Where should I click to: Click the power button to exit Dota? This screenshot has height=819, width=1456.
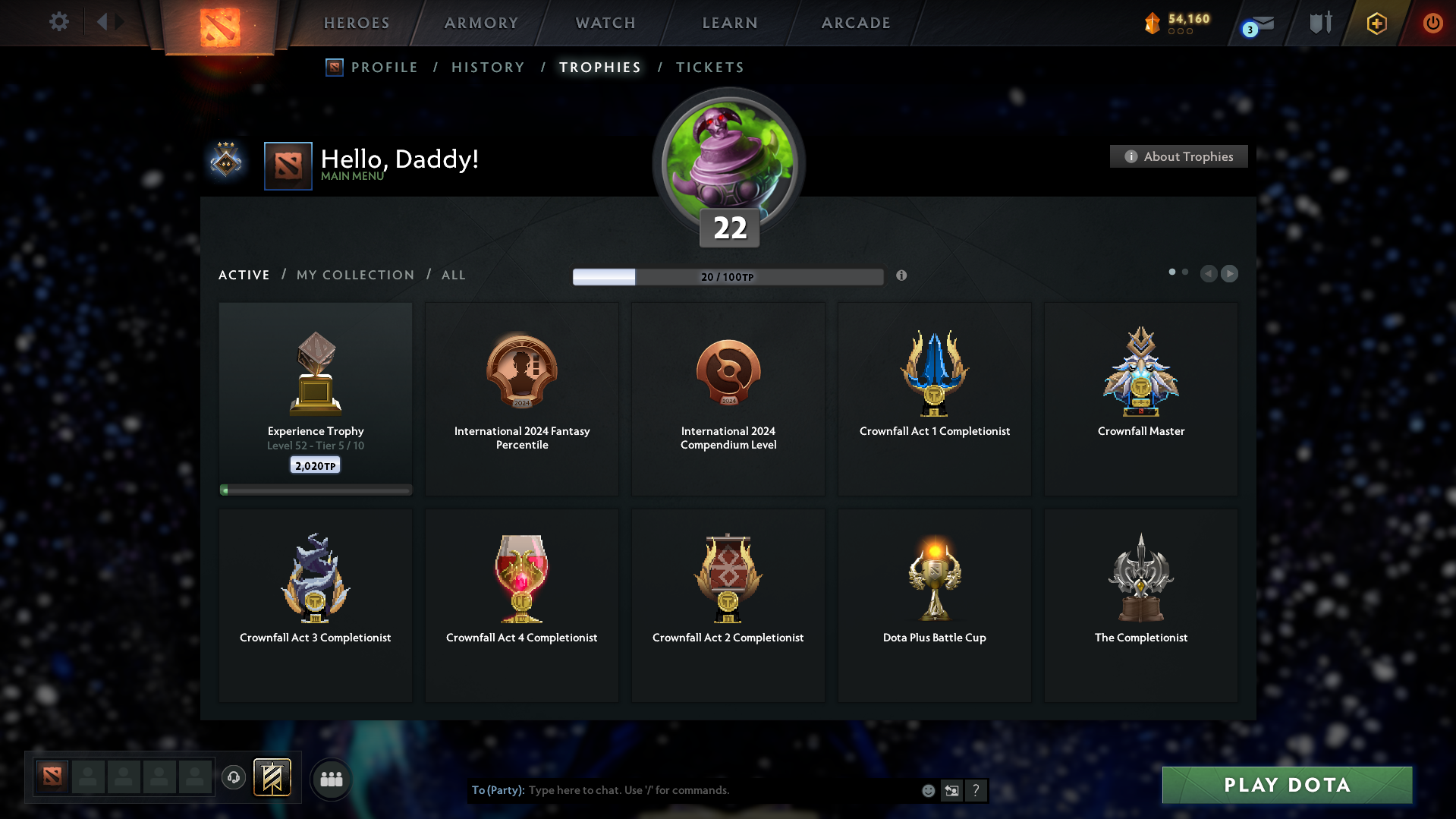coord(1432,23)
